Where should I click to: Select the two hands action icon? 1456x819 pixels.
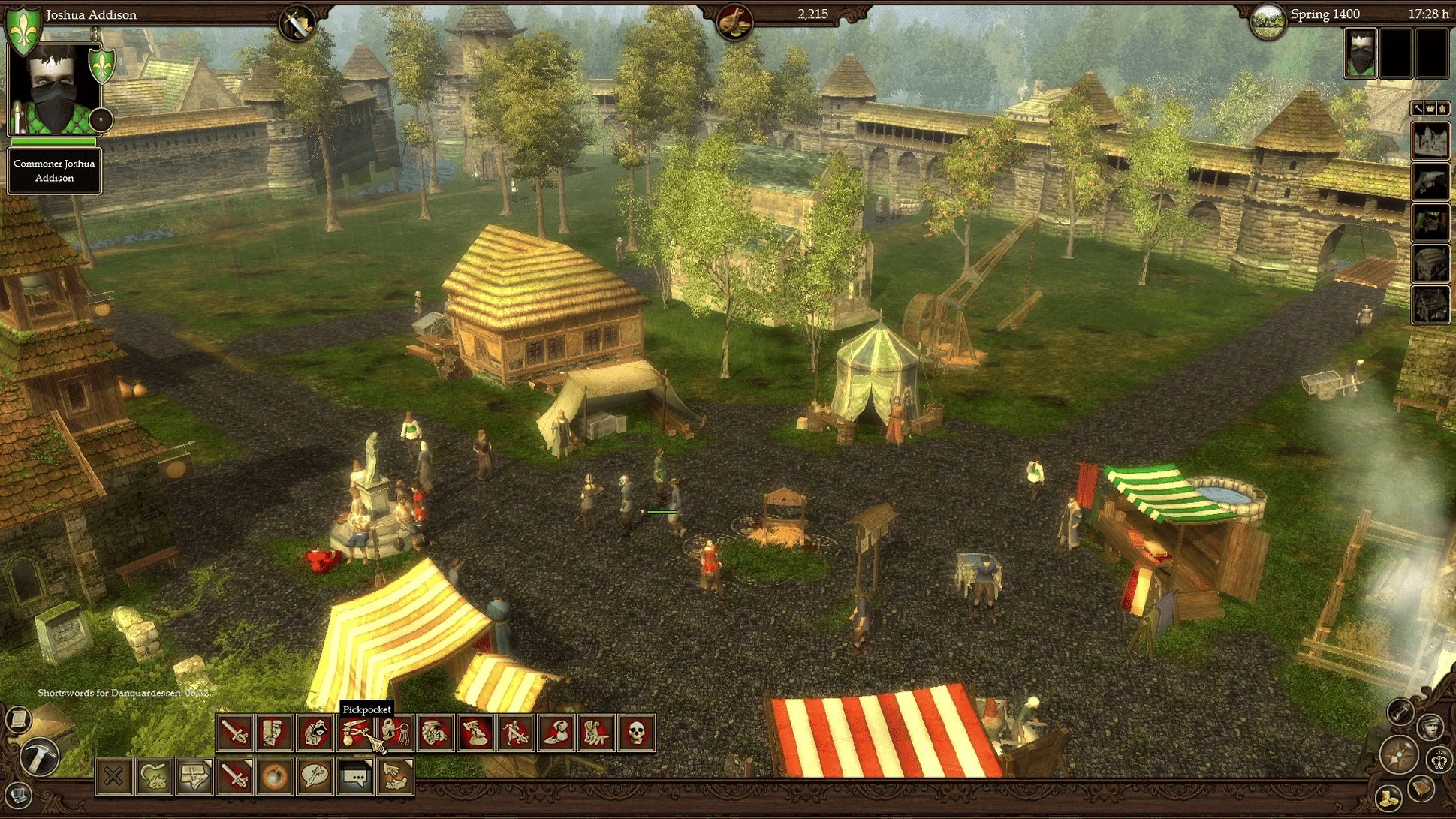click(395, 776)
